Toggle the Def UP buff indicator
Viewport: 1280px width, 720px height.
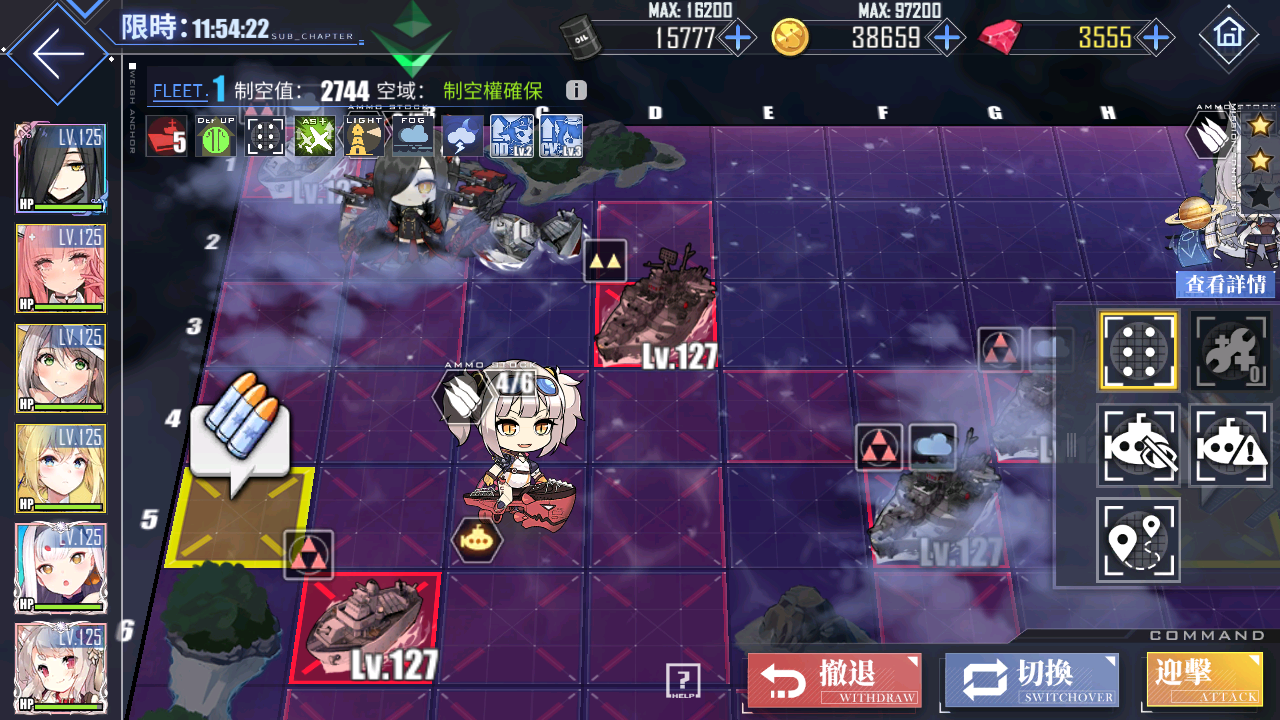click(216, 137)
